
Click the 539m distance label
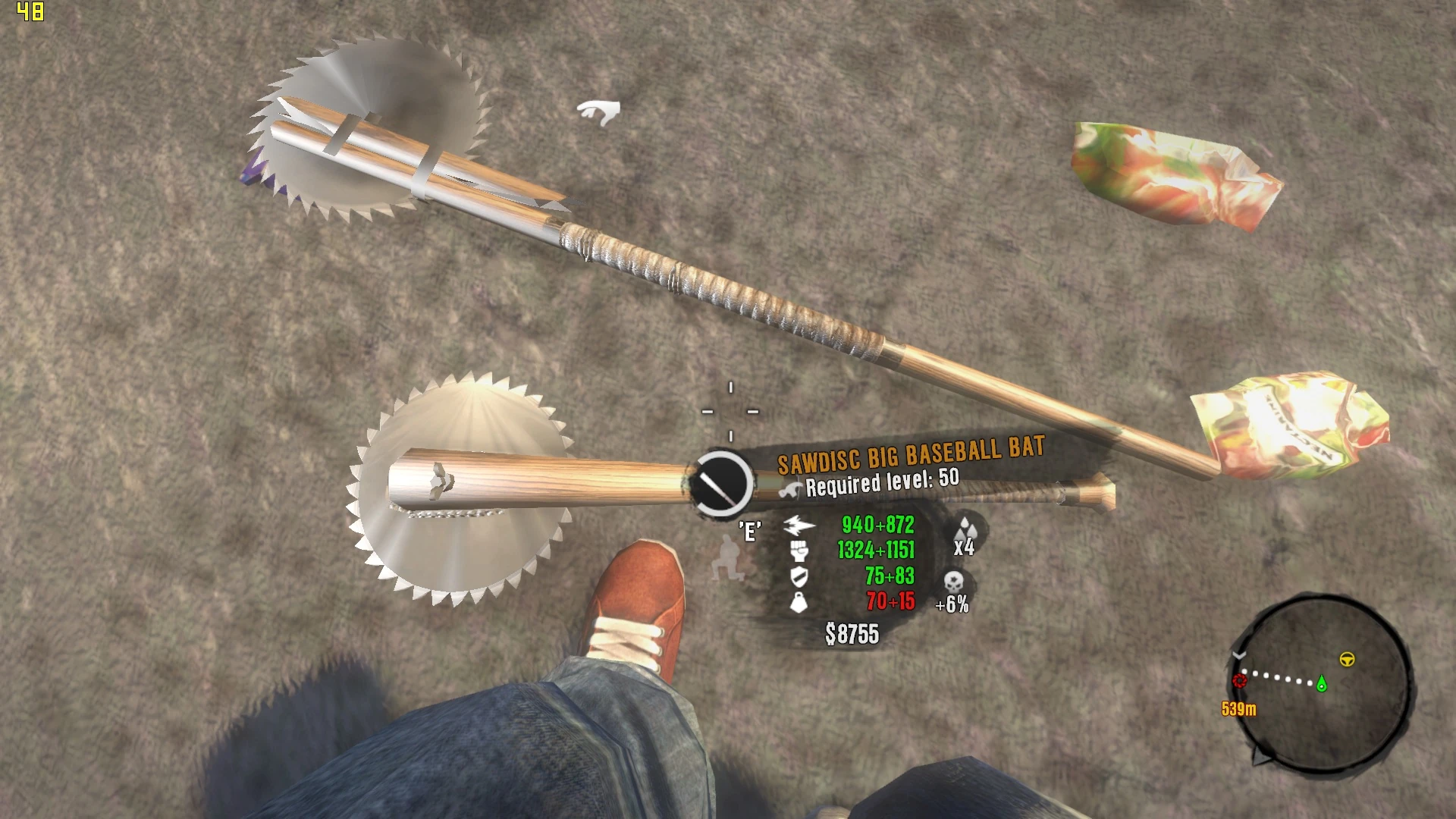pyautogui.click(x=1239, y=710)
